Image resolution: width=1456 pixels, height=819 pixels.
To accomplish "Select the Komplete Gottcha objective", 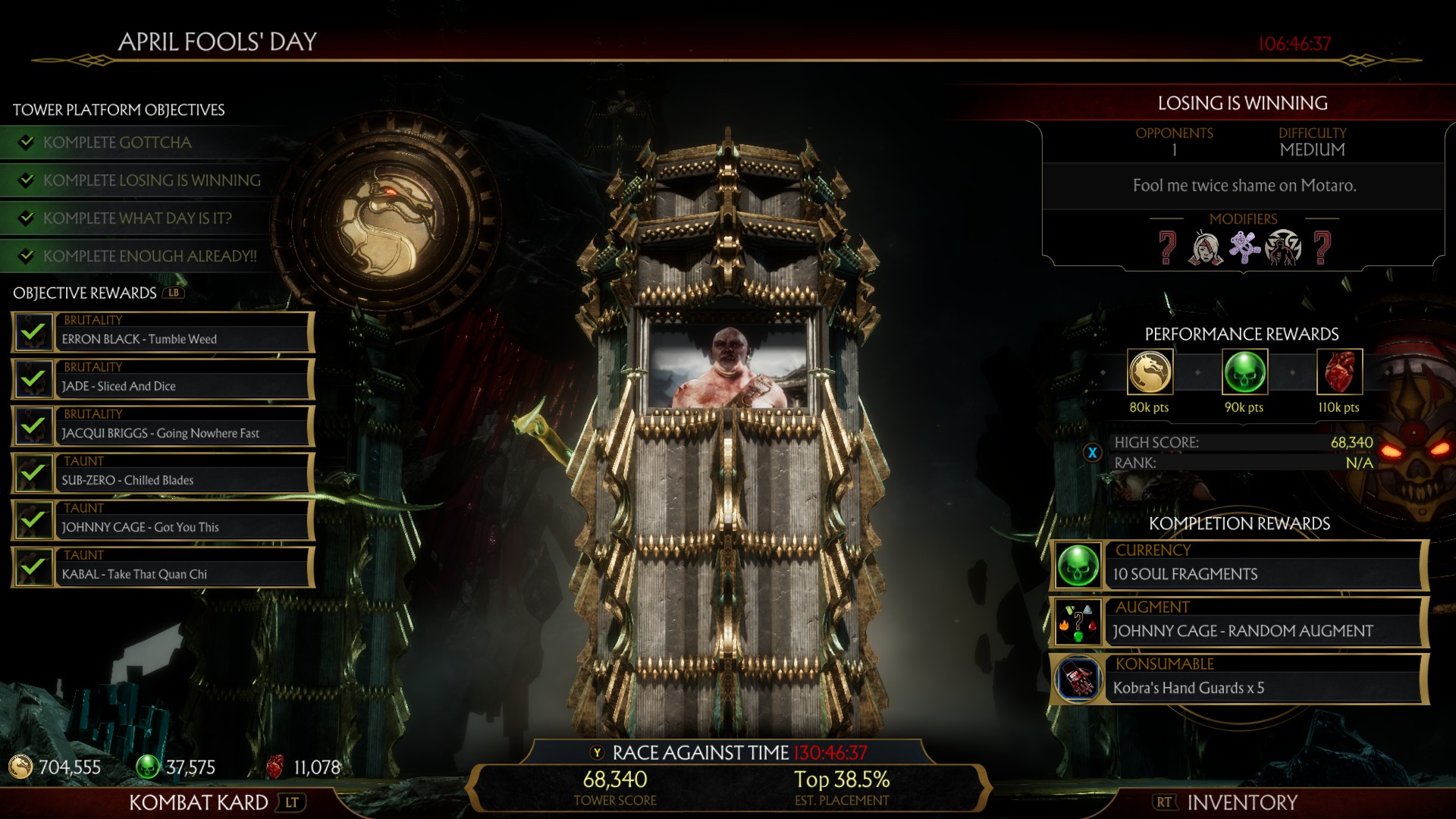I will [x=118, y=143].
